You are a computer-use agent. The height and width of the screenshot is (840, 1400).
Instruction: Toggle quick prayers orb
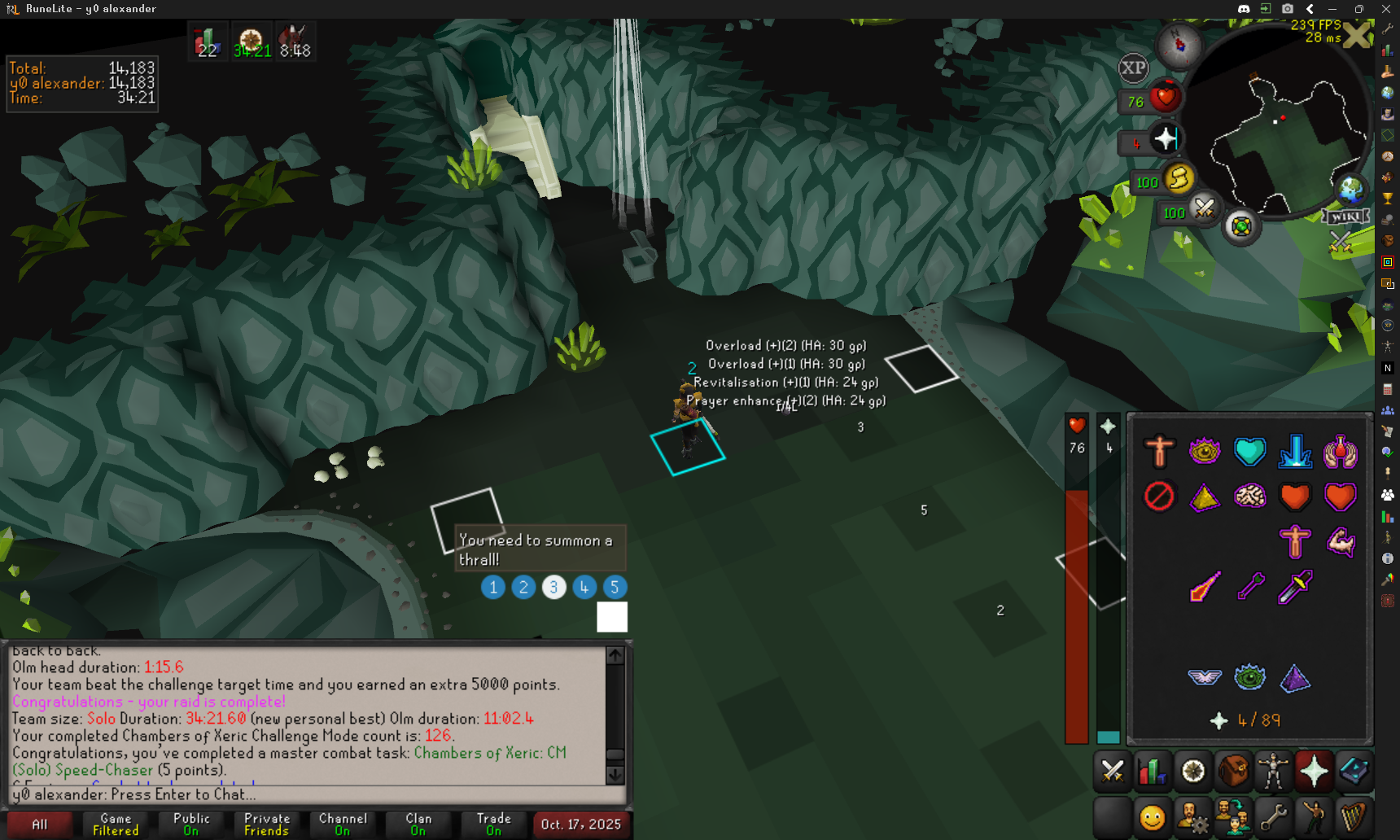pyautogui.click(x=1166, y=139)
